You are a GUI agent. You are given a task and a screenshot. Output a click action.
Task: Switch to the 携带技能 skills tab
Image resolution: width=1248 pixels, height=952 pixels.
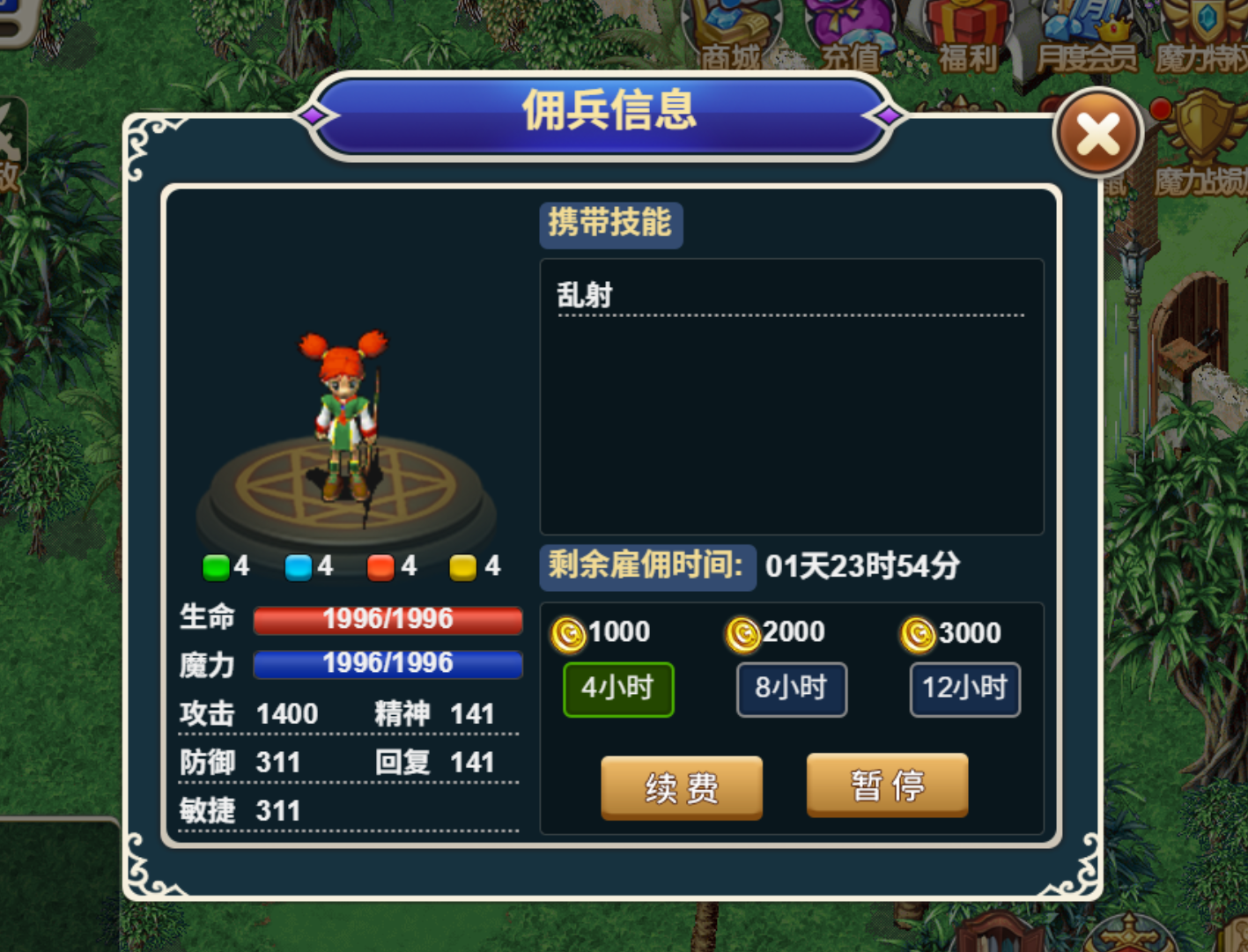pos(610,225)
